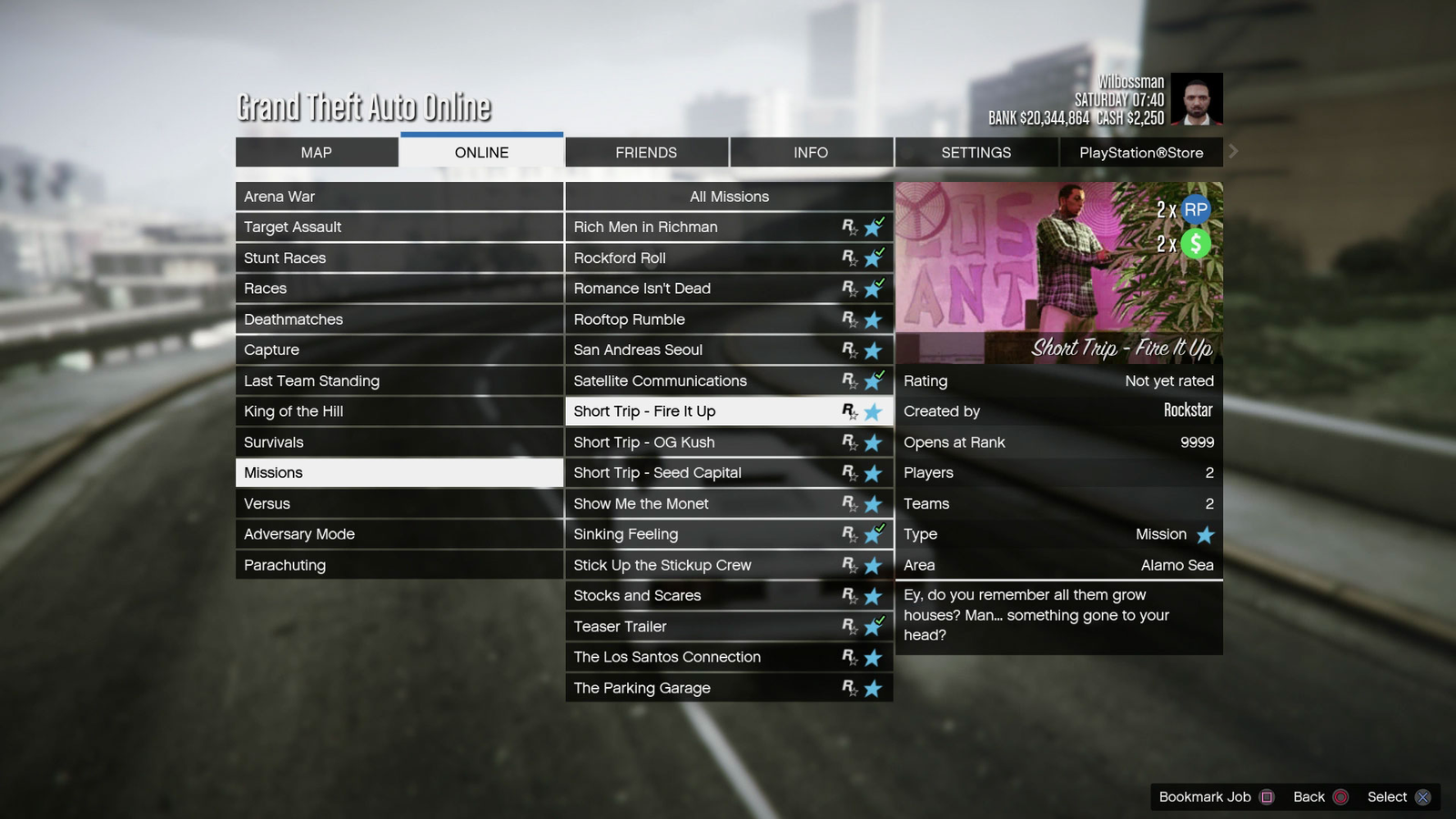
Task: Open the PlayStation Store
Action: point(1141,152)
